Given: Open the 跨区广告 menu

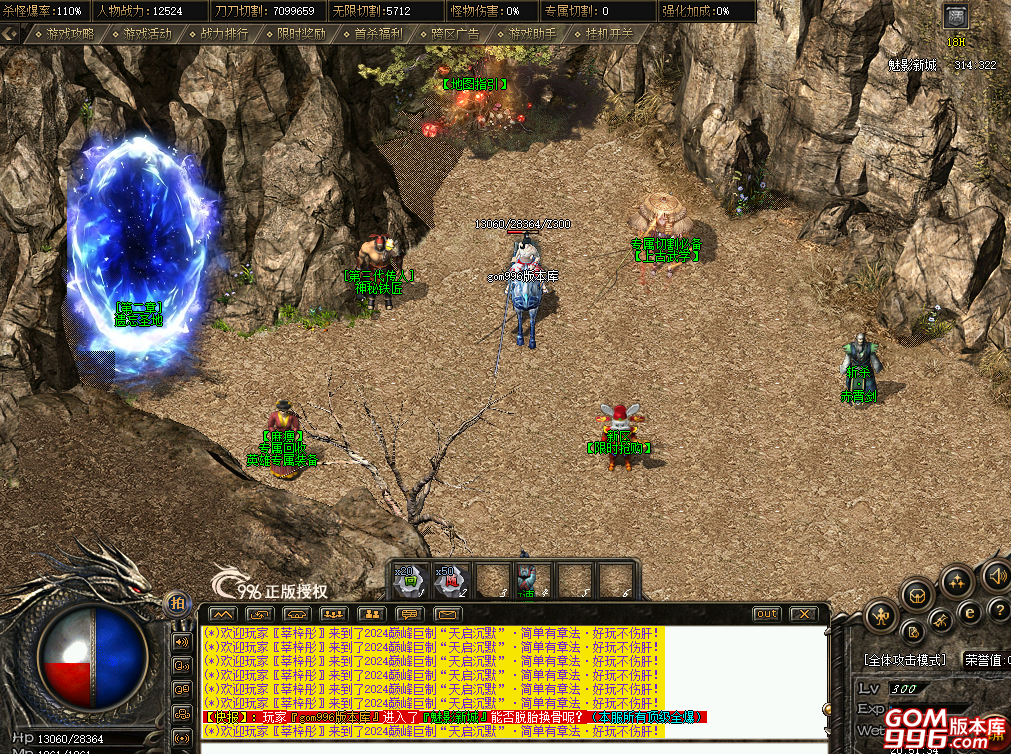Looking at the screenshot, I should tap(455, 33).
